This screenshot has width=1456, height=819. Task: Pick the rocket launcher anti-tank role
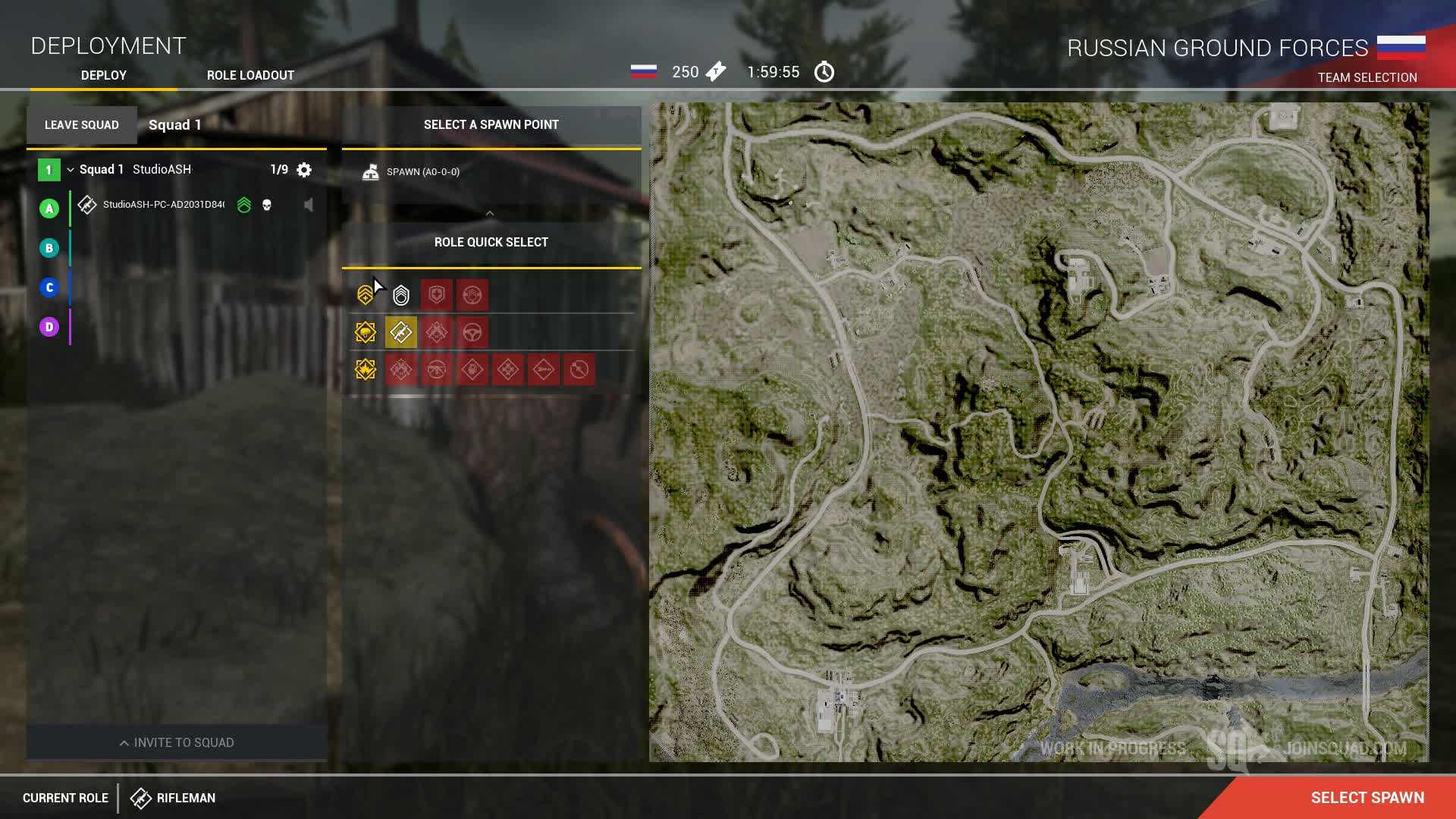[544, 370]
